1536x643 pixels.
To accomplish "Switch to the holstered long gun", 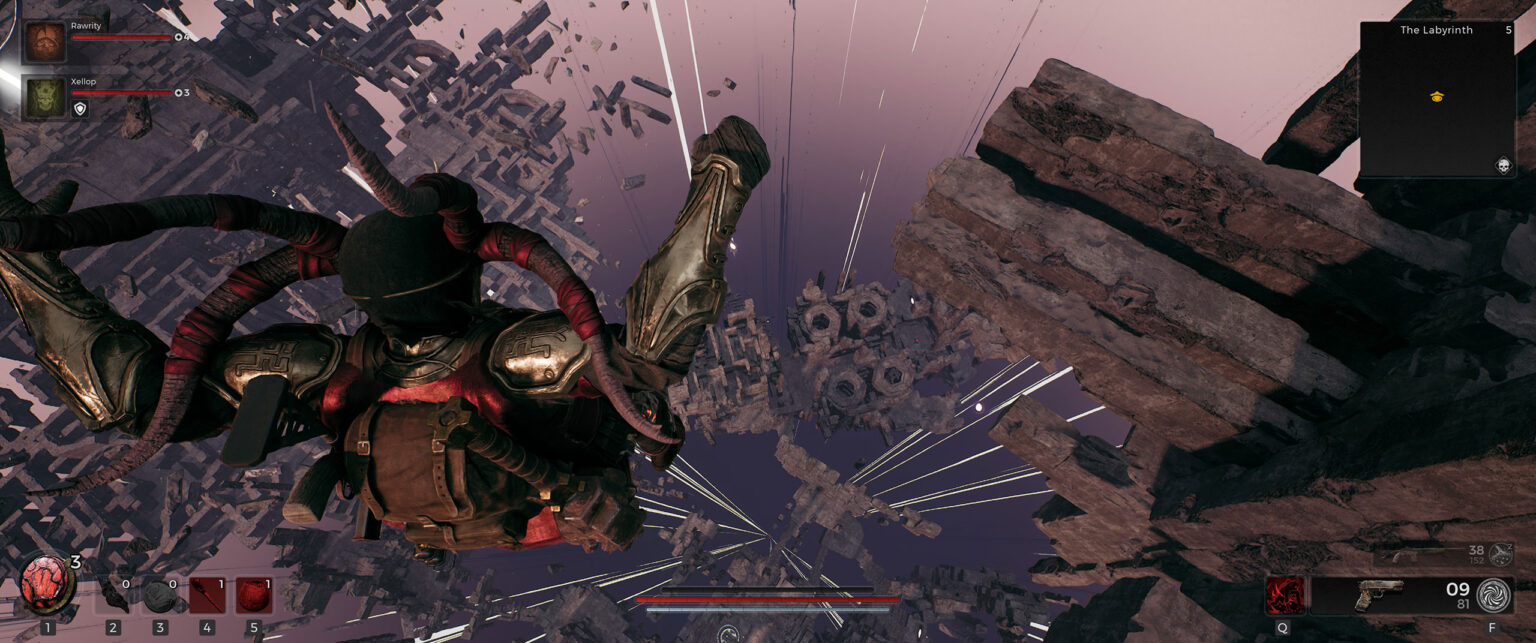I will [1420, 553].
